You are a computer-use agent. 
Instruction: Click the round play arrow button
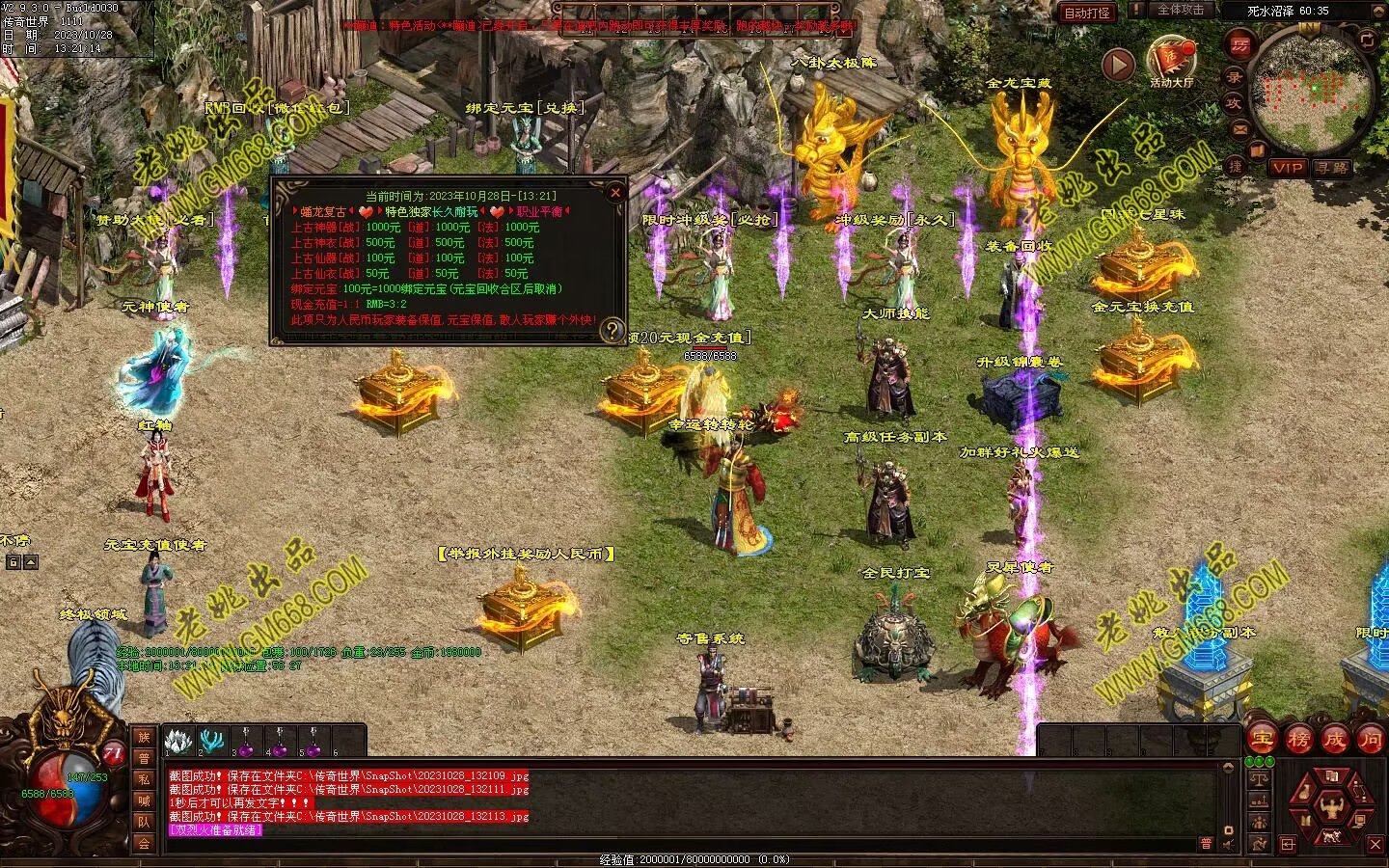click(x=1118, y=65)
